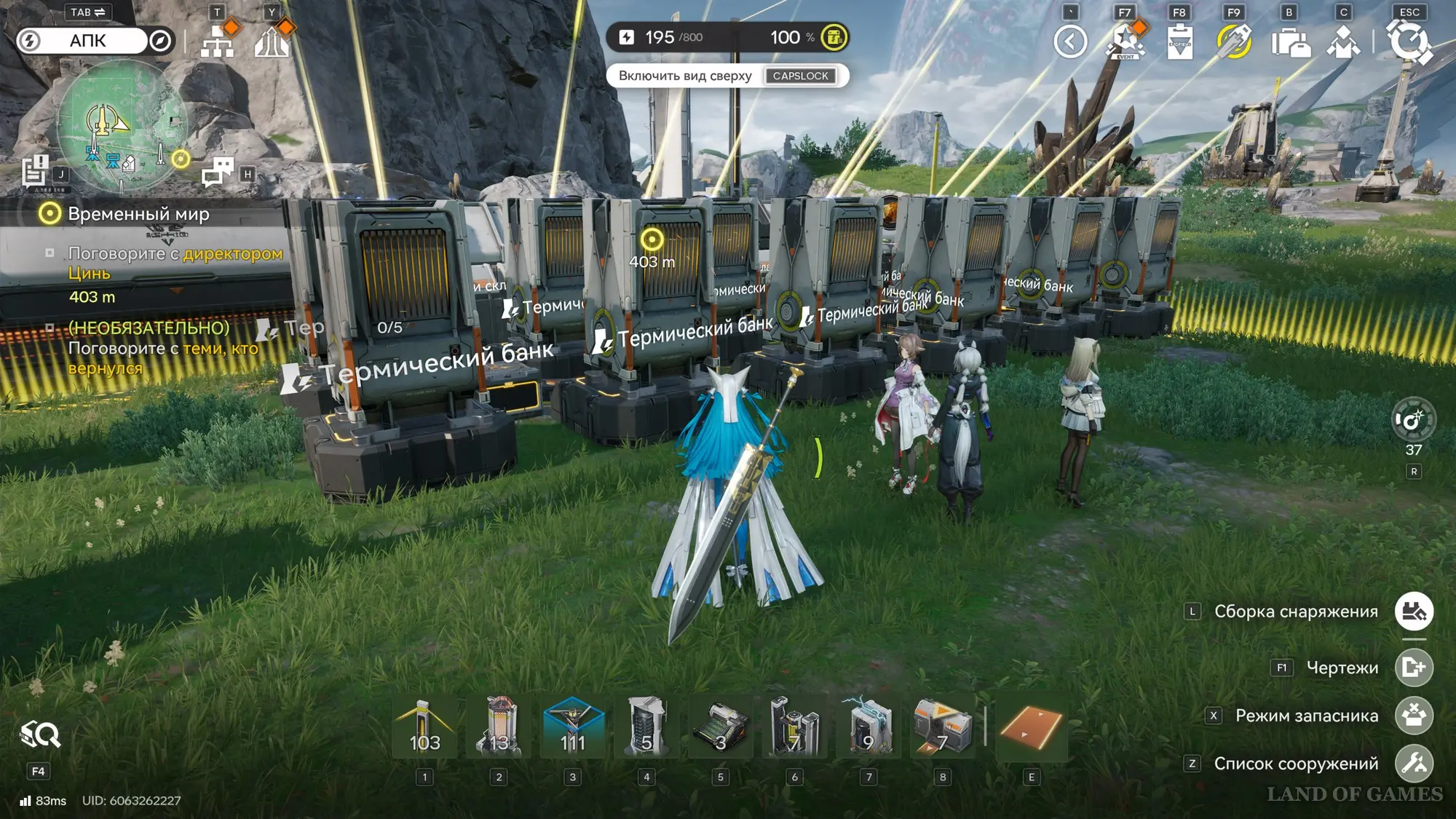Select the orange conveyor belt tile slot
Viewport: 1456px width, 819px height.
(1032, 728)
